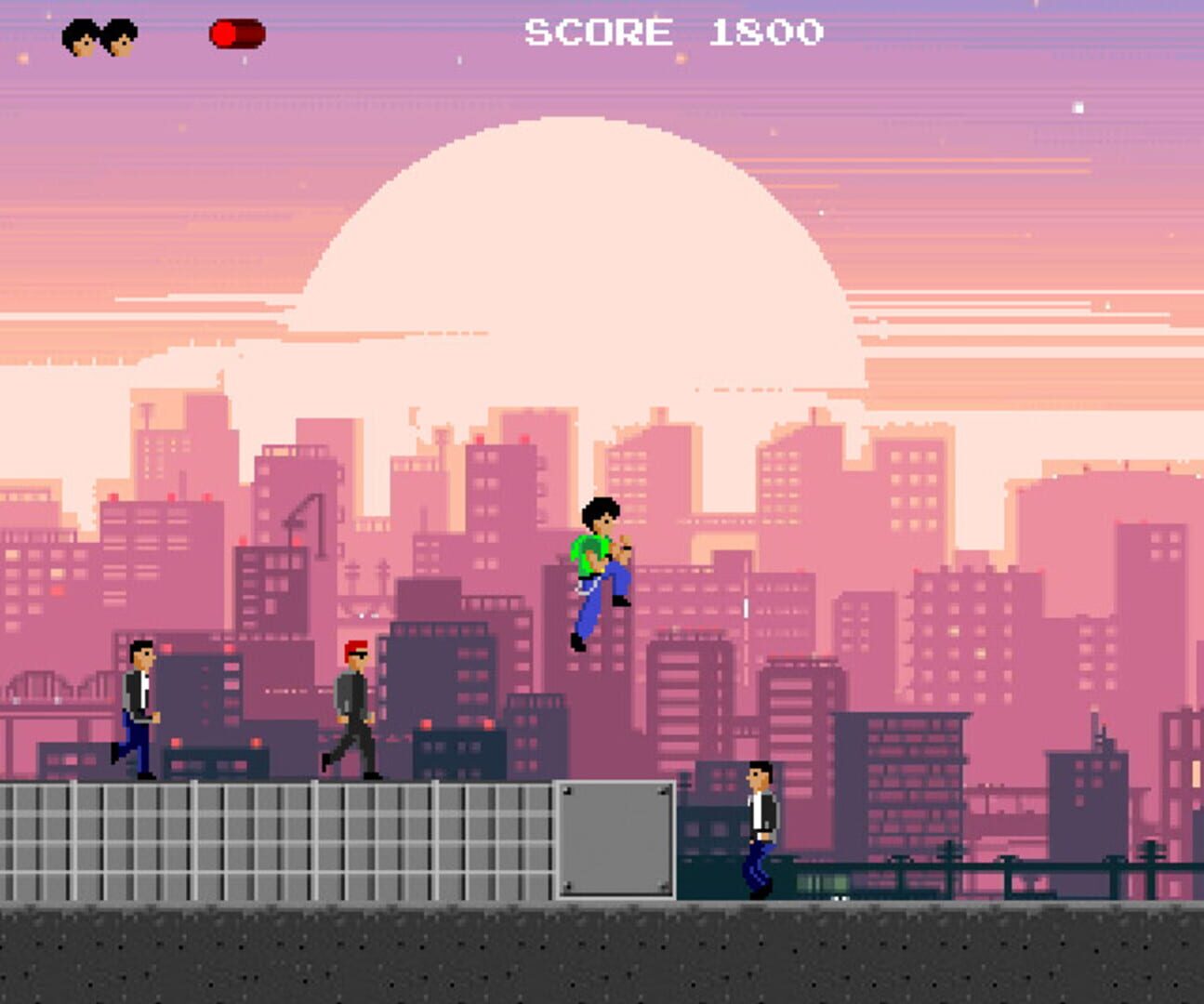The image size is (1204, 1004).
Task: Click the green-lit window in the right building
Action: coord(821,881)
